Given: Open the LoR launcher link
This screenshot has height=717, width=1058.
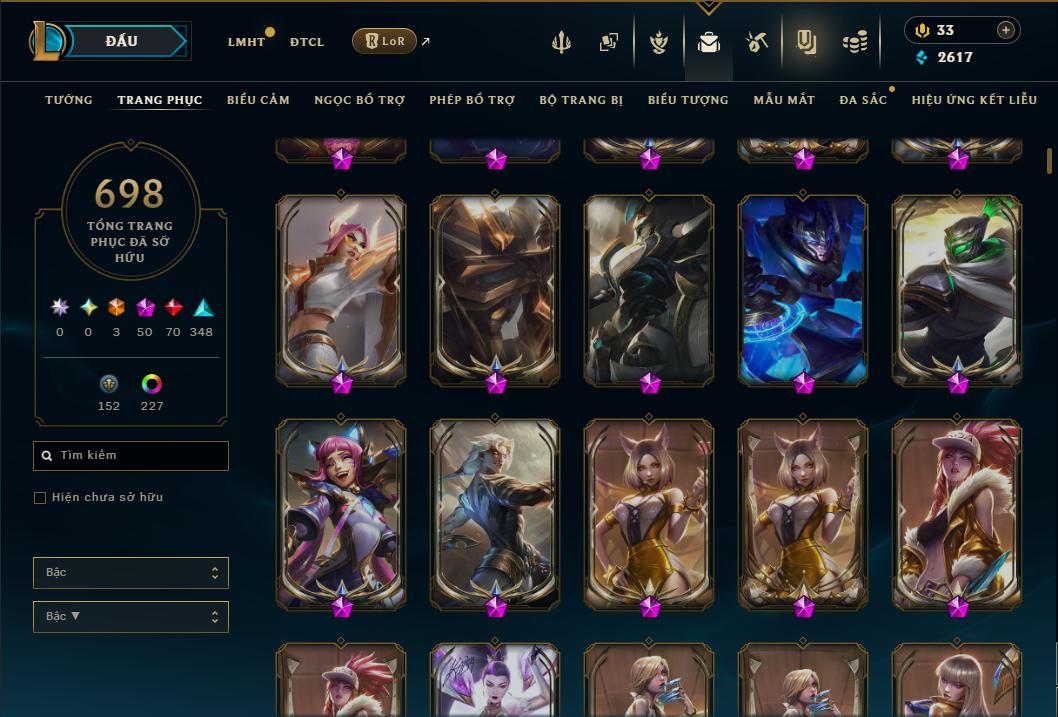Looking at the screenshot, I should pos(384,41).
